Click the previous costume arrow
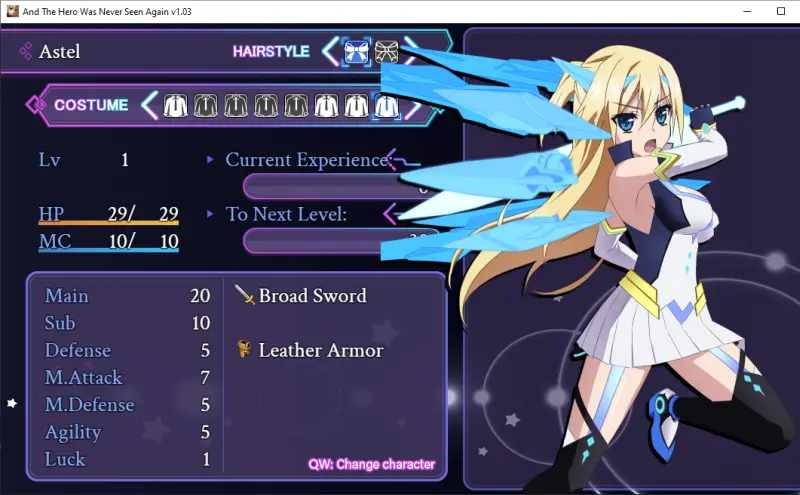The width and height of the screenshot is (800, 495). coord(150,104)
